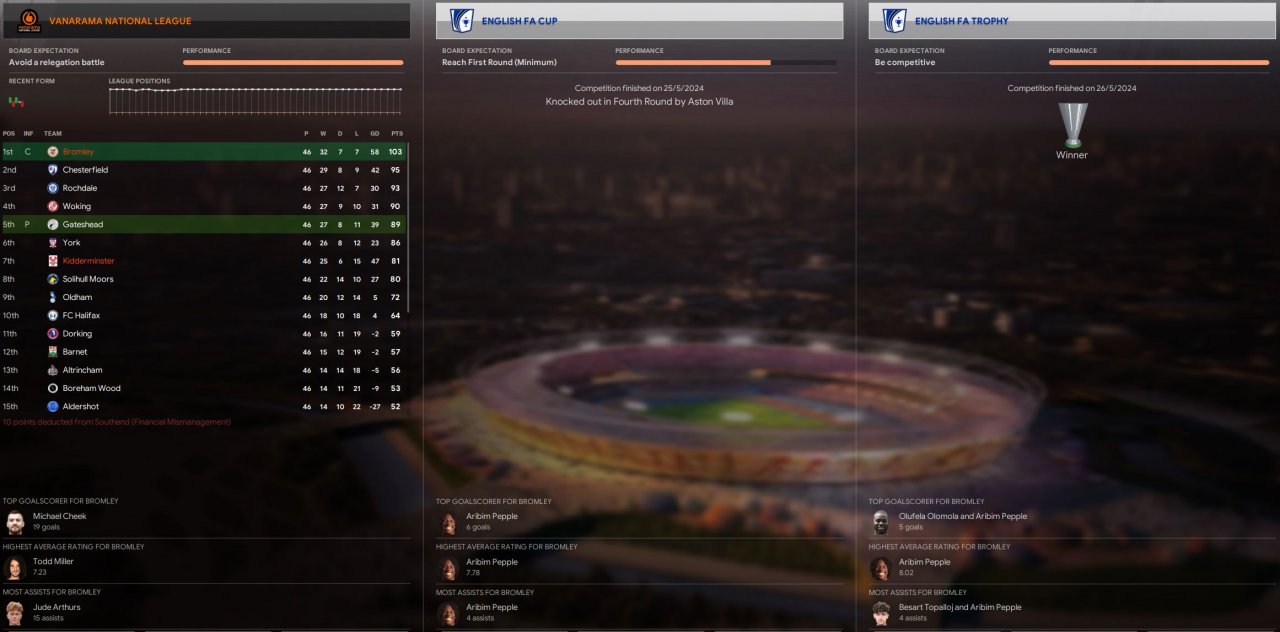View the league positions graph
The width and height of the screenshot is (1280, 632).
[x=255, y=102]
